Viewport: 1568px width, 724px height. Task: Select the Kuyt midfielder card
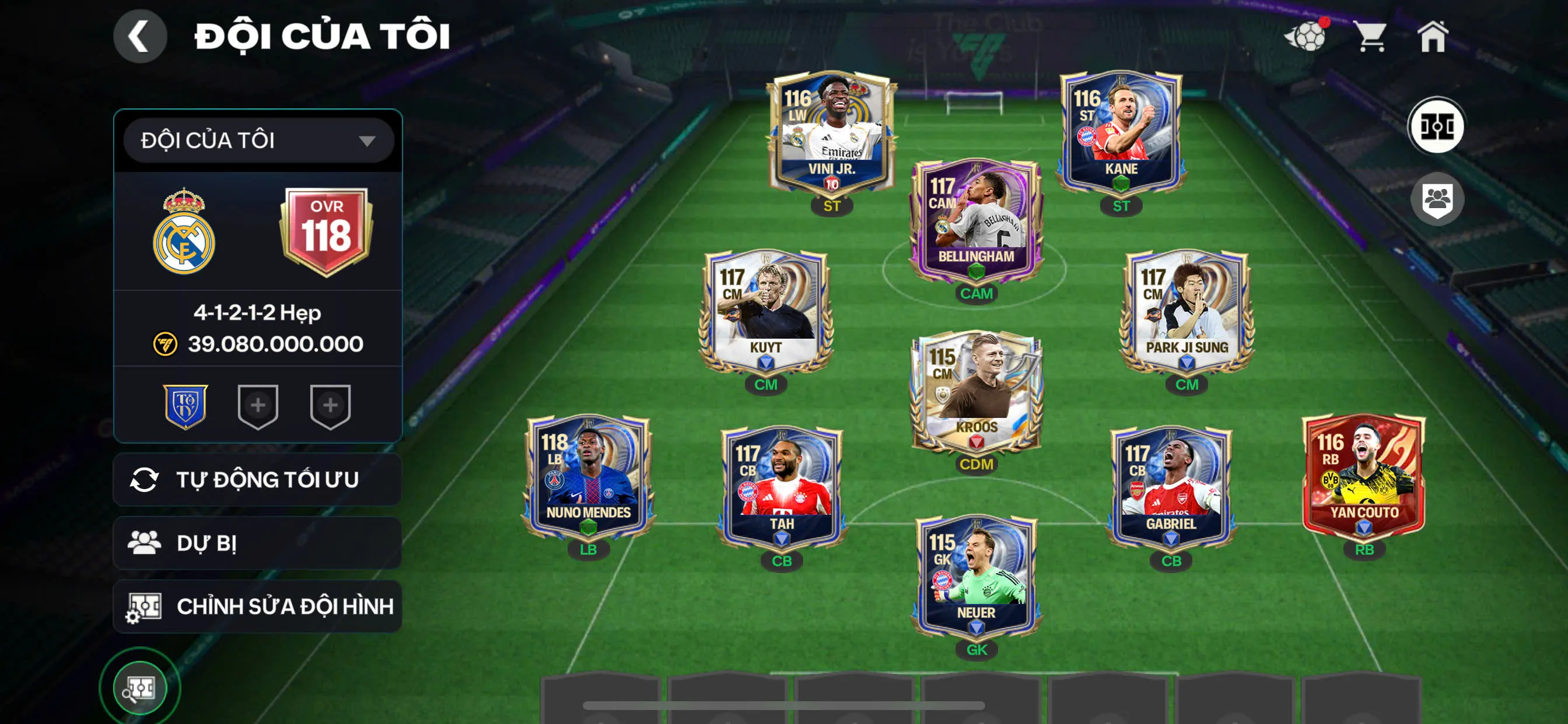[766, 310]
